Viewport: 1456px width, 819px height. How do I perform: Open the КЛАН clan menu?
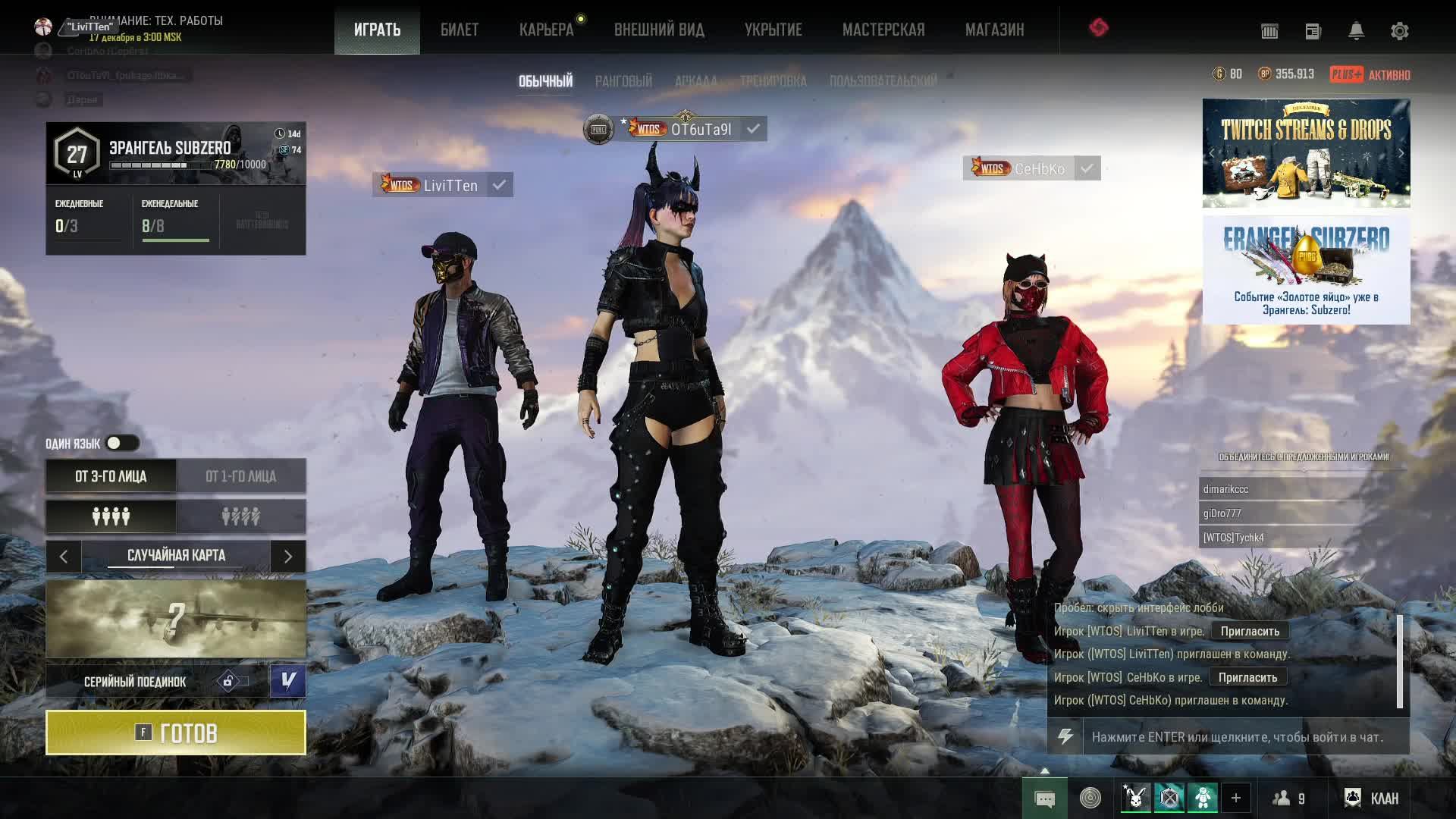pos(1371,798)
